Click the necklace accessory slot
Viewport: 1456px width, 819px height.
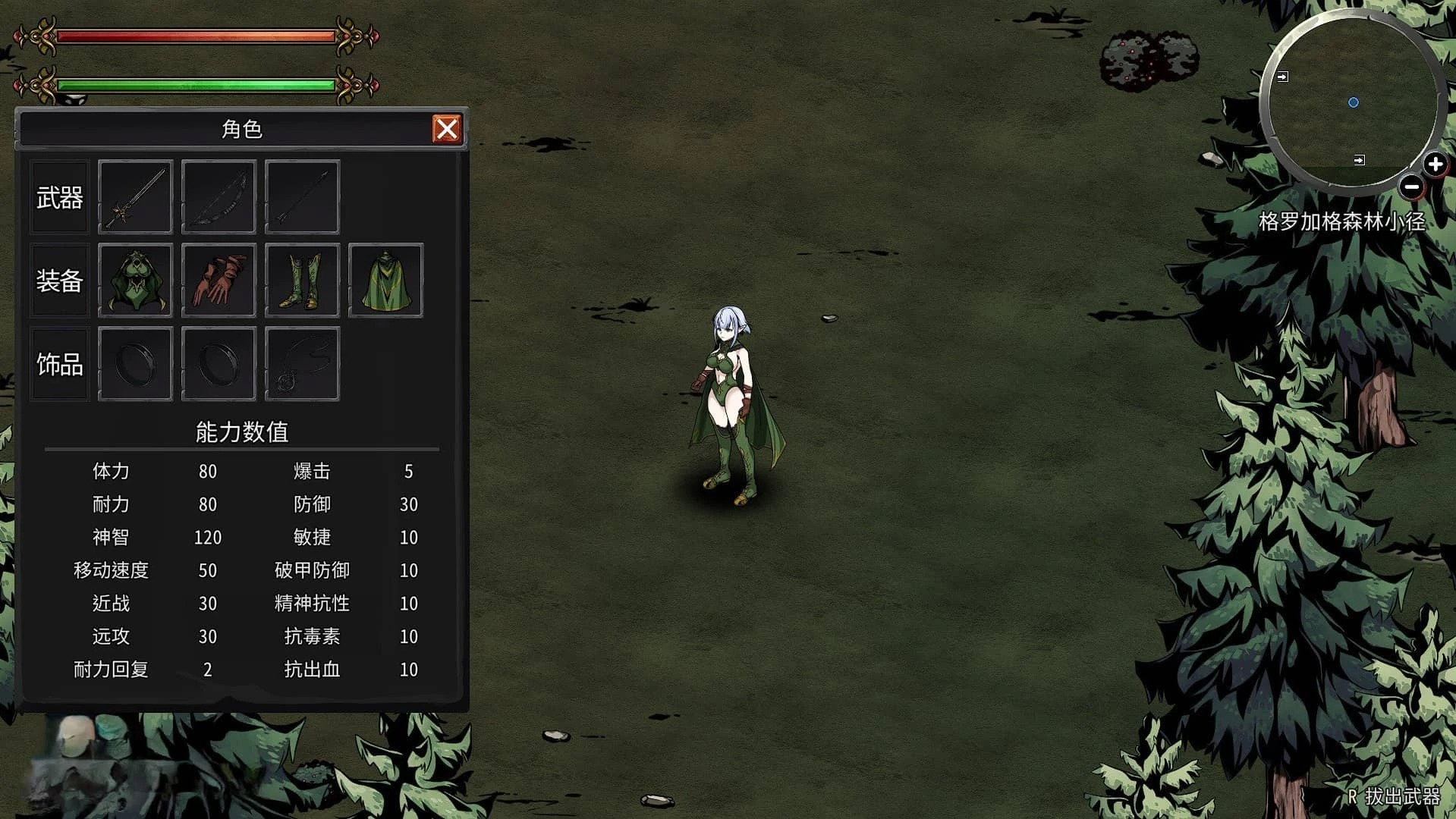(302, 364)
